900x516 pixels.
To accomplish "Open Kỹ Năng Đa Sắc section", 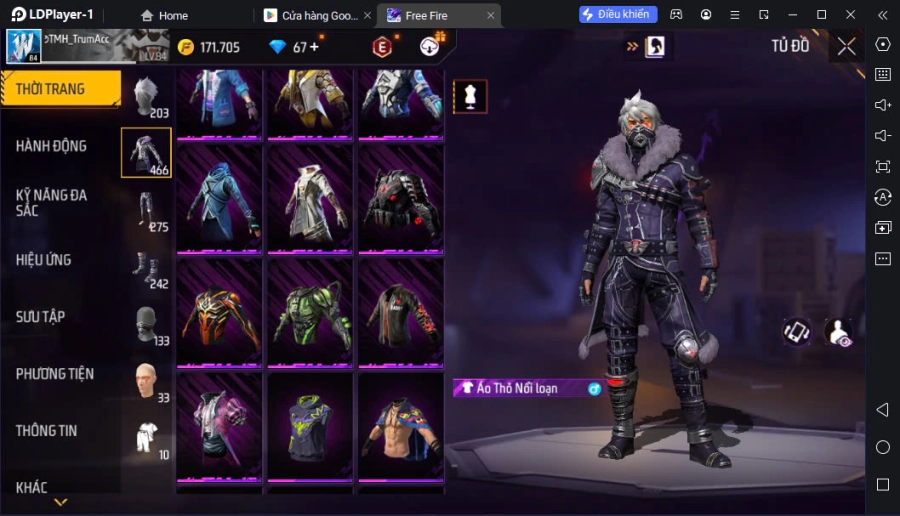I will tap(52, 202).
